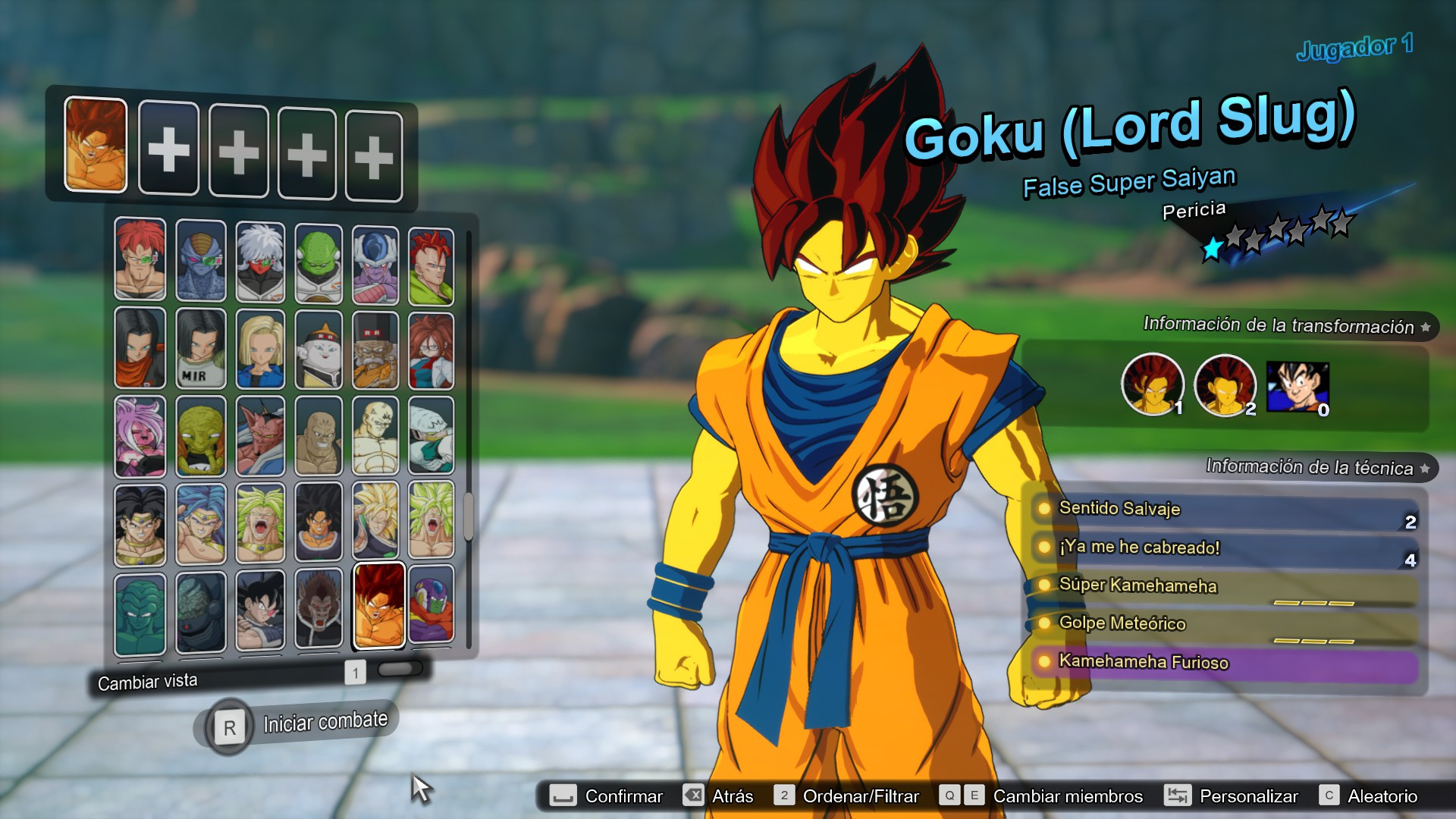Select Android 17 wearing the MIR shirt
Viewport: 1456px width, 819px height.
199,349
